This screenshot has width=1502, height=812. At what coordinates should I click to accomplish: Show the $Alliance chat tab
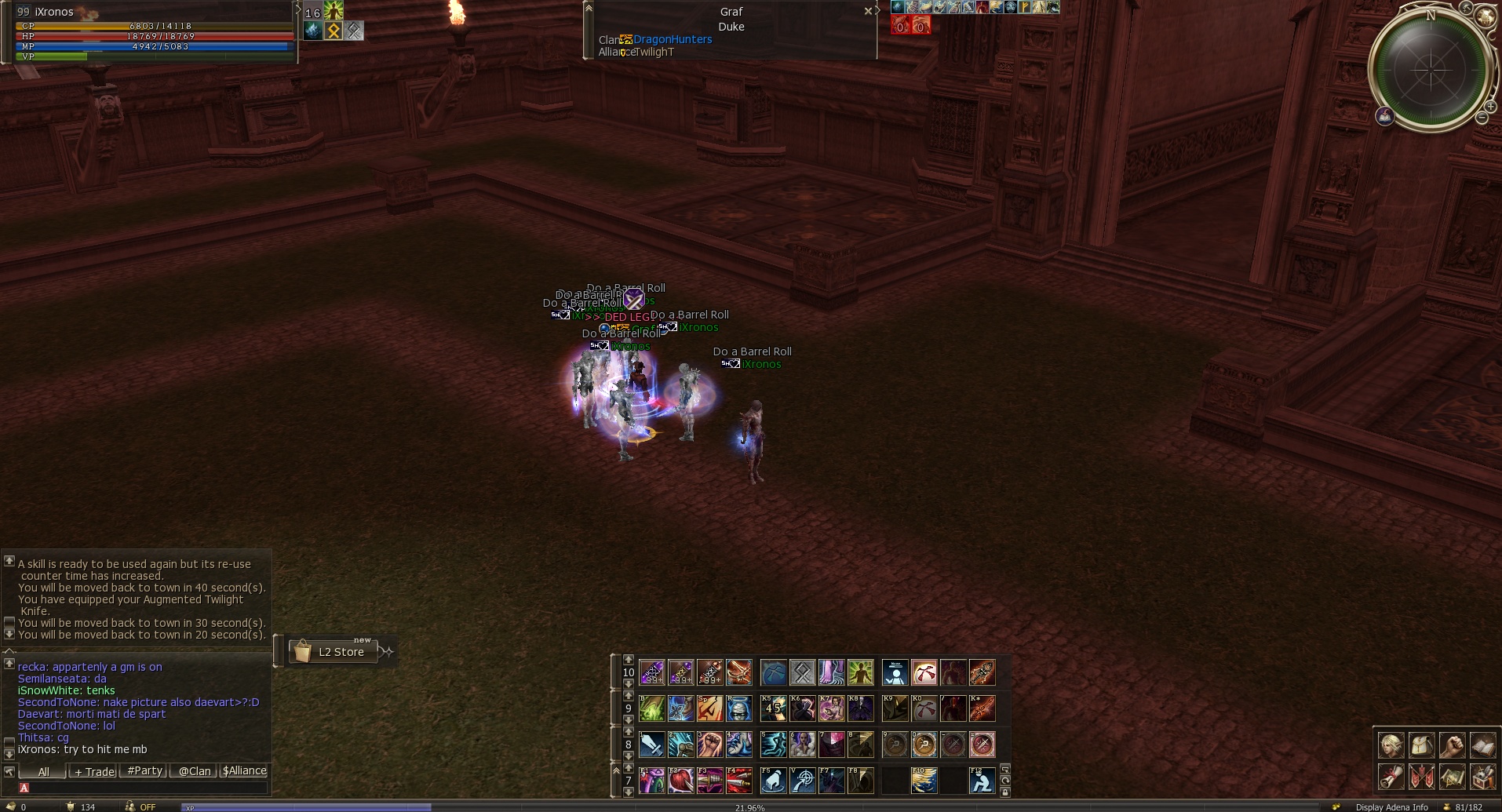click(x=244, y=771)
